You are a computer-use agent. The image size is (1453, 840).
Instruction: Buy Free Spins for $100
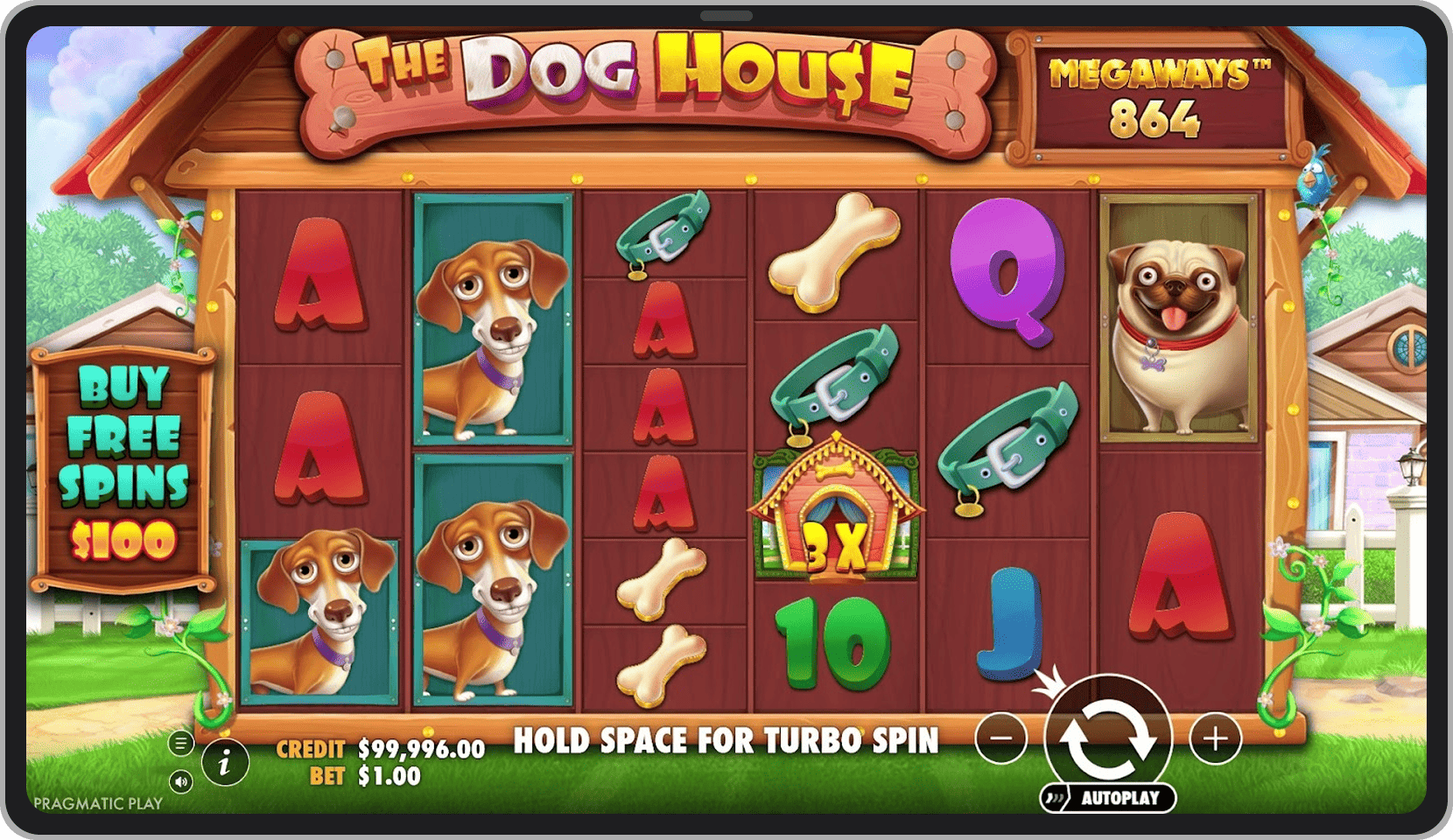(123, 464)
